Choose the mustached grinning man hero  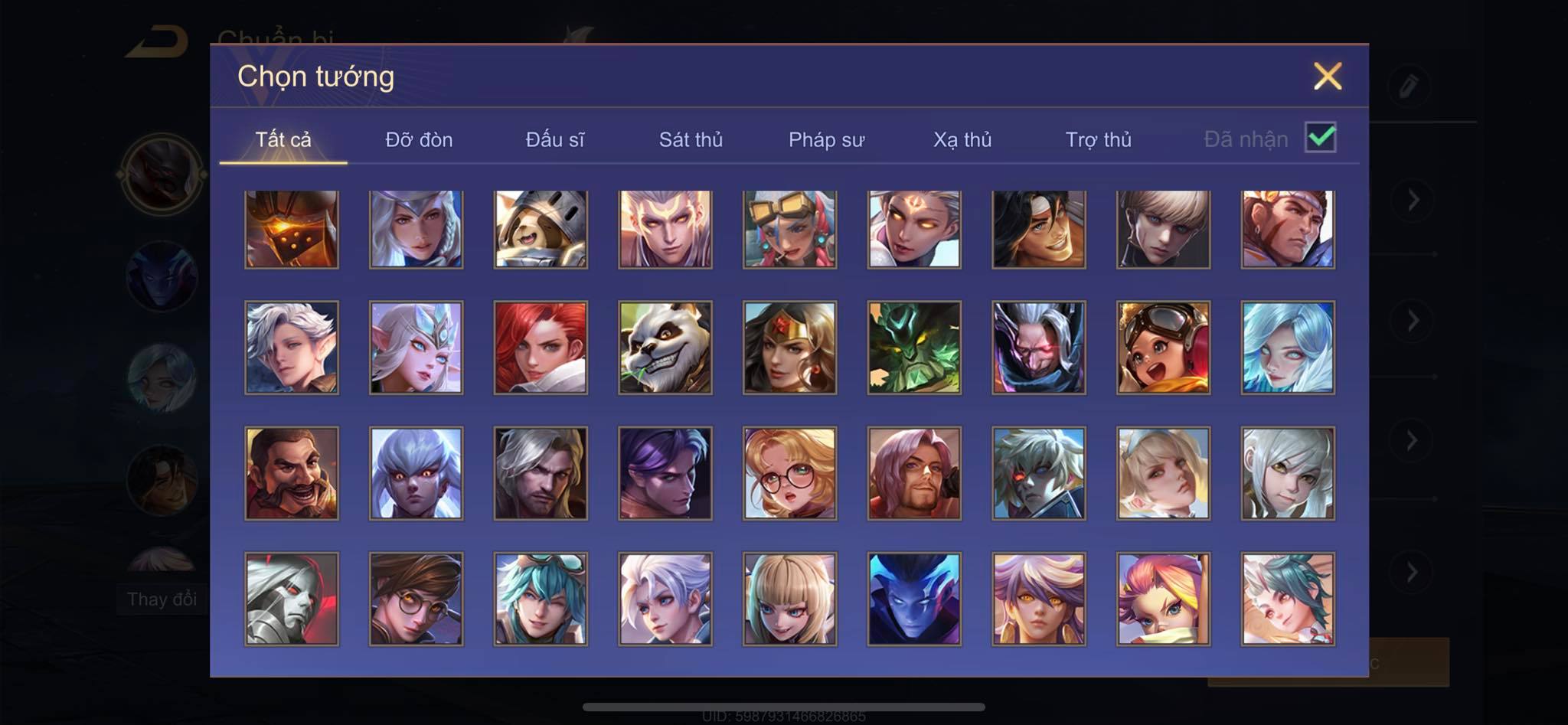point(292,473)
